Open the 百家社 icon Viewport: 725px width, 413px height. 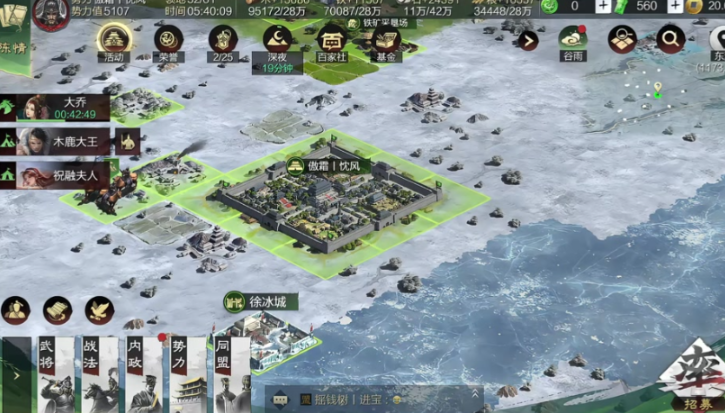[331, 41]
